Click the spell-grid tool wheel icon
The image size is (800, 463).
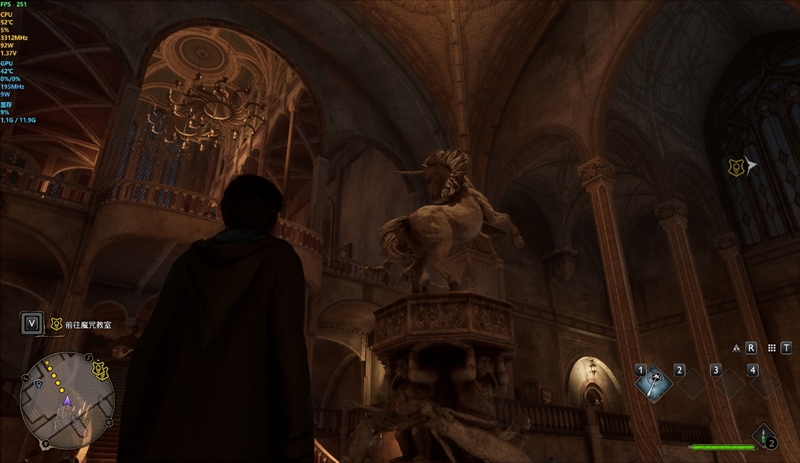click(771, 347)
